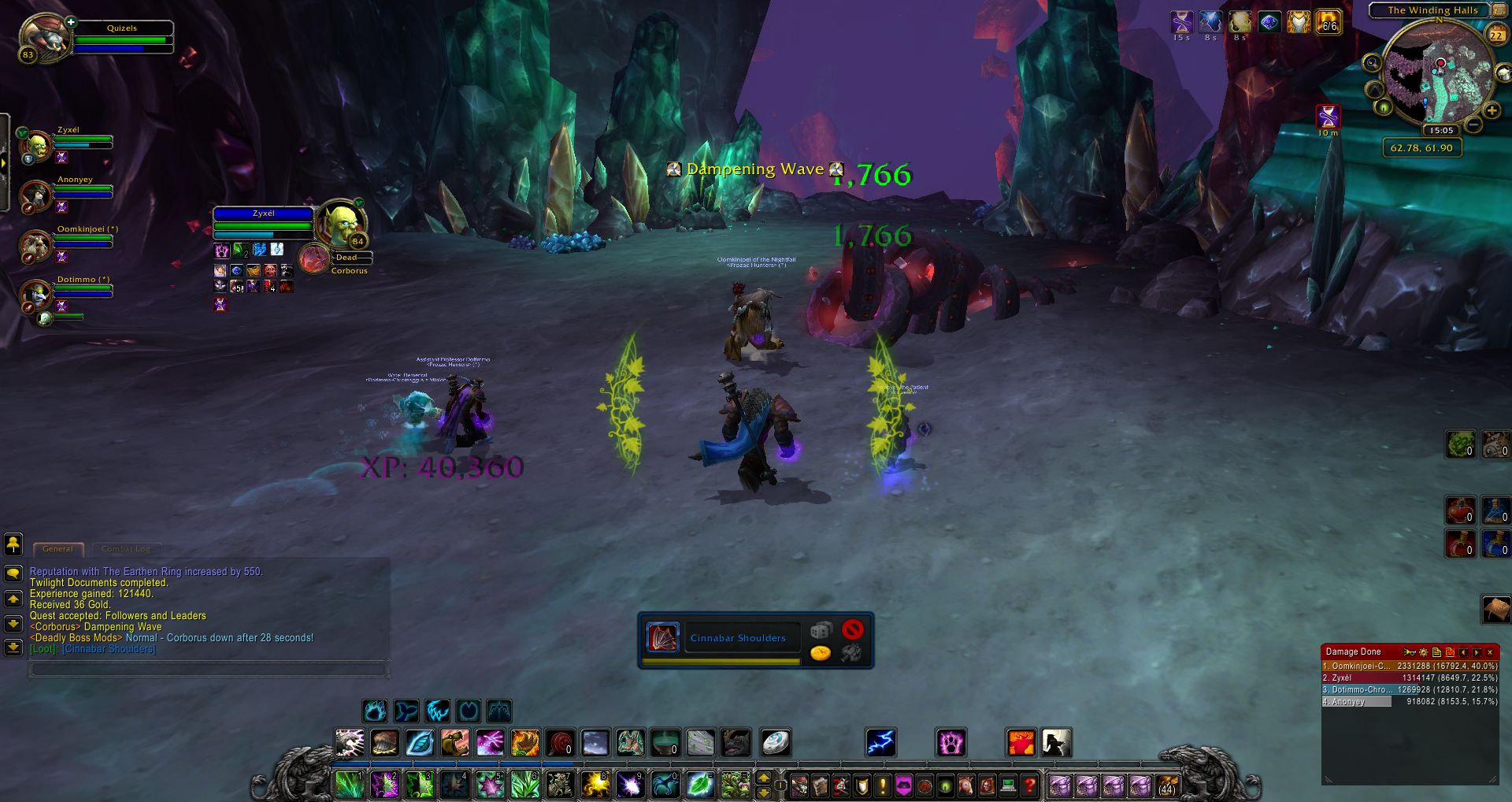Select the General chat tab
The image size is (1512, 802).
(57, 549)
